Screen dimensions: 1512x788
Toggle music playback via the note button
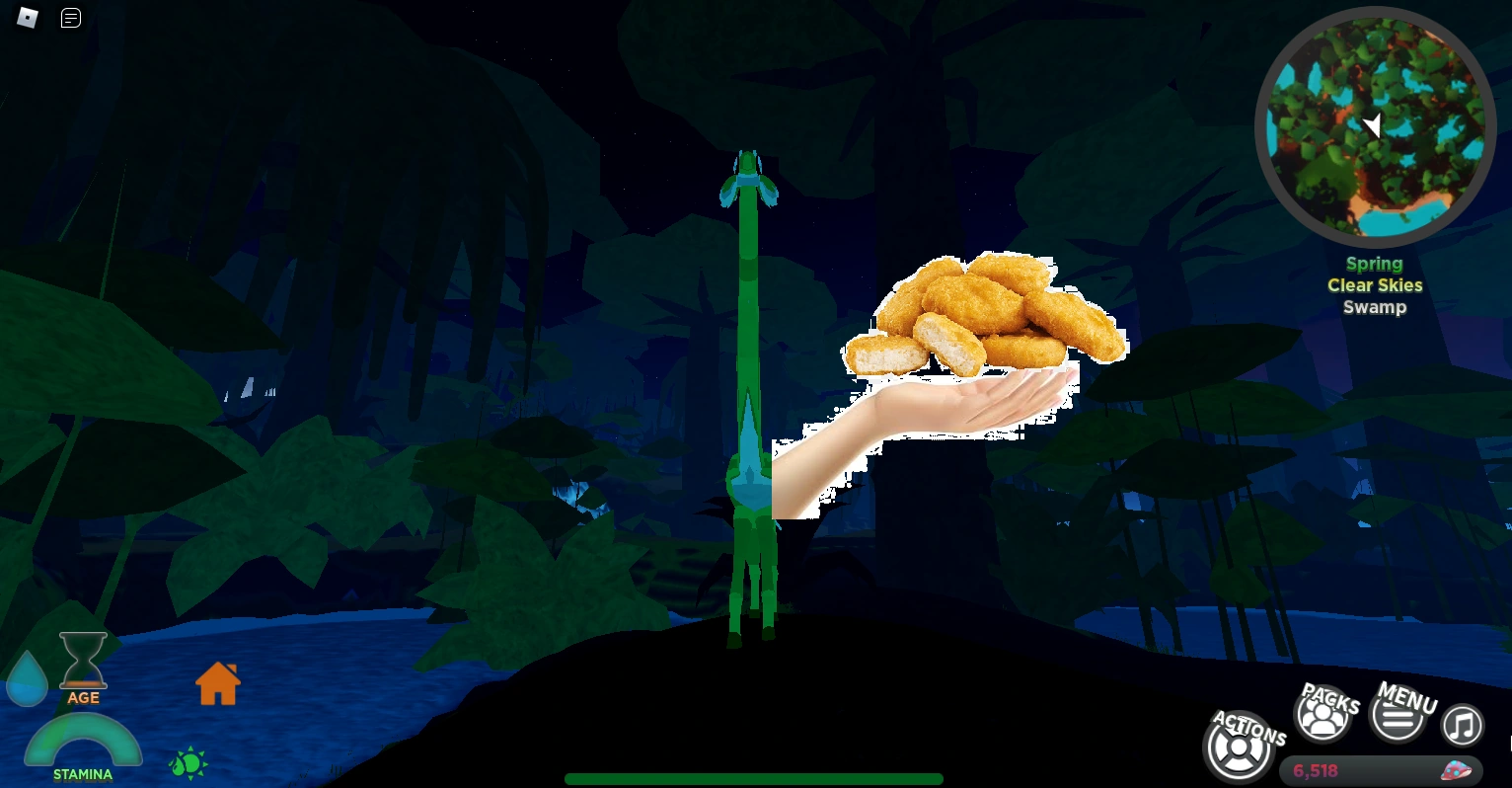(1463, 726)
